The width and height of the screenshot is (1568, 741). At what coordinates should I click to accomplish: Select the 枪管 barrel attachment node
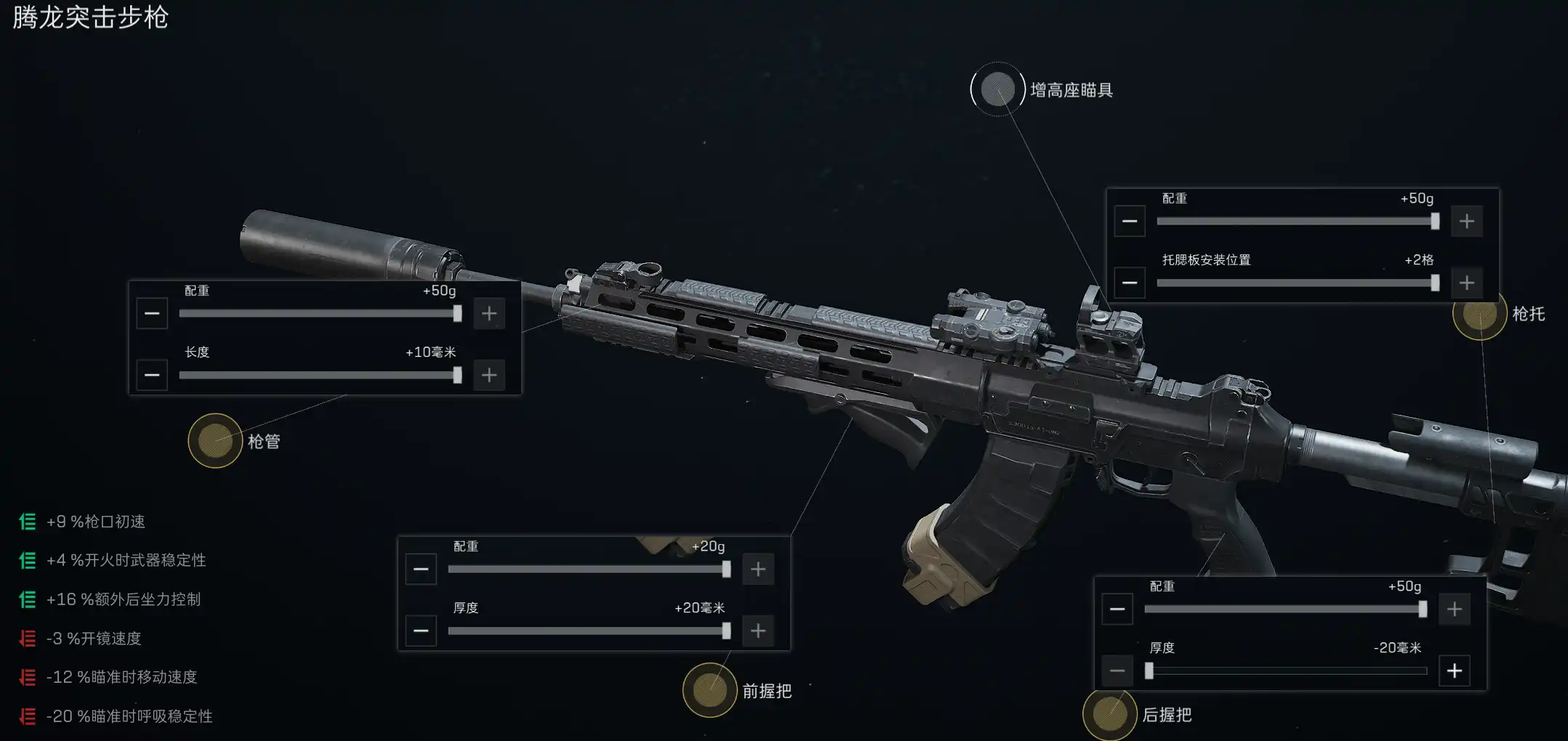(215, 441)
